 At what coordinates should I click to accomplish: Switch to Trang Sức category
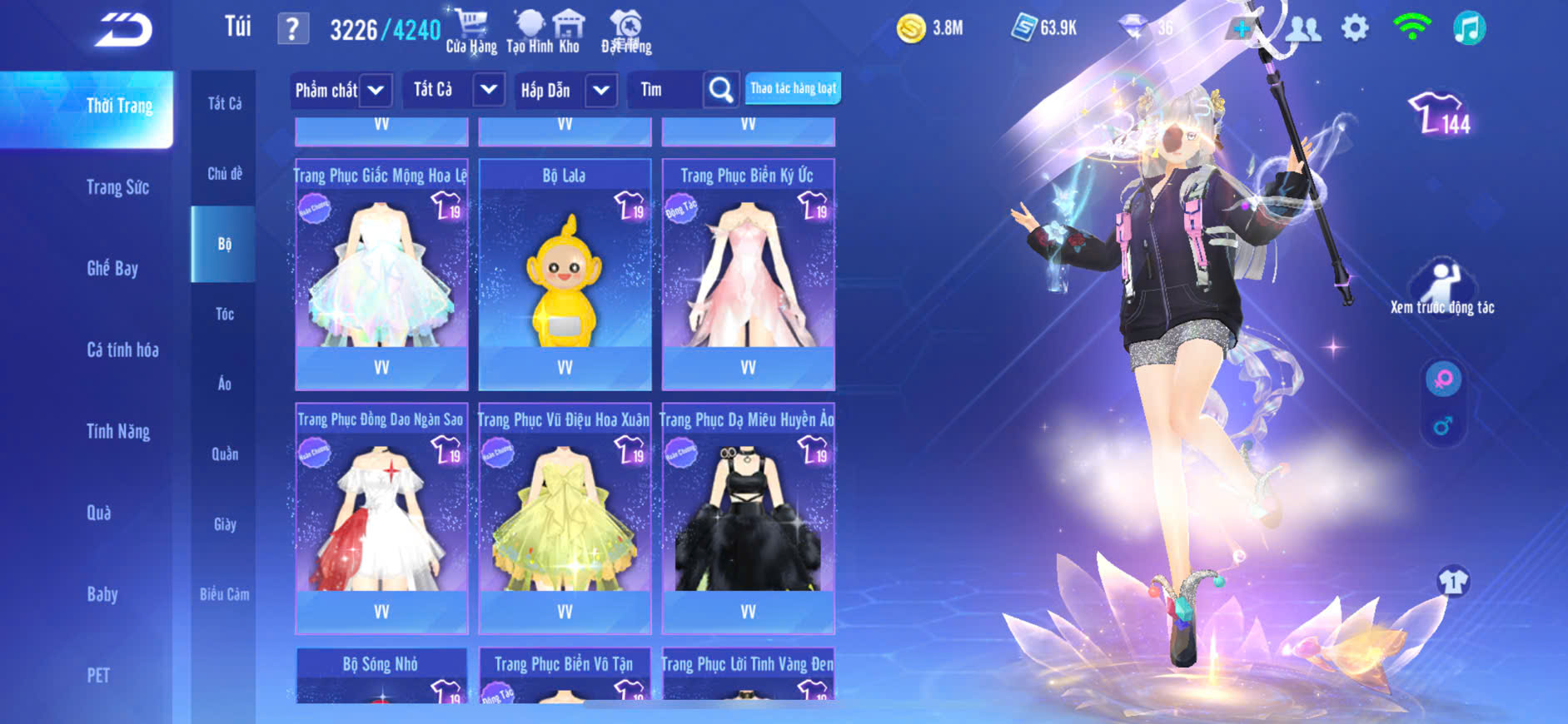coord(117,187)
